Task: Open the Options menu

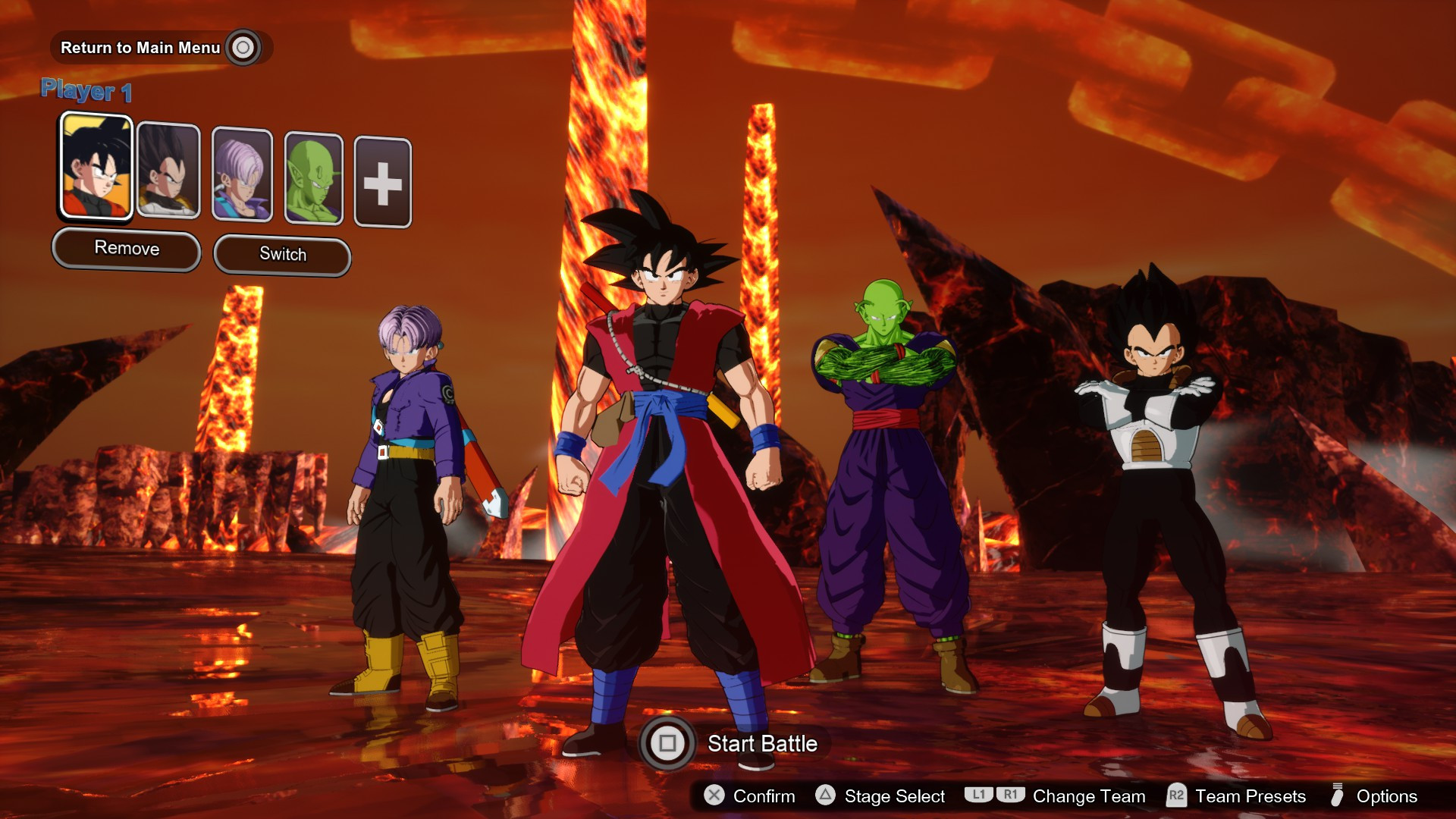Action: point(1387,796)
